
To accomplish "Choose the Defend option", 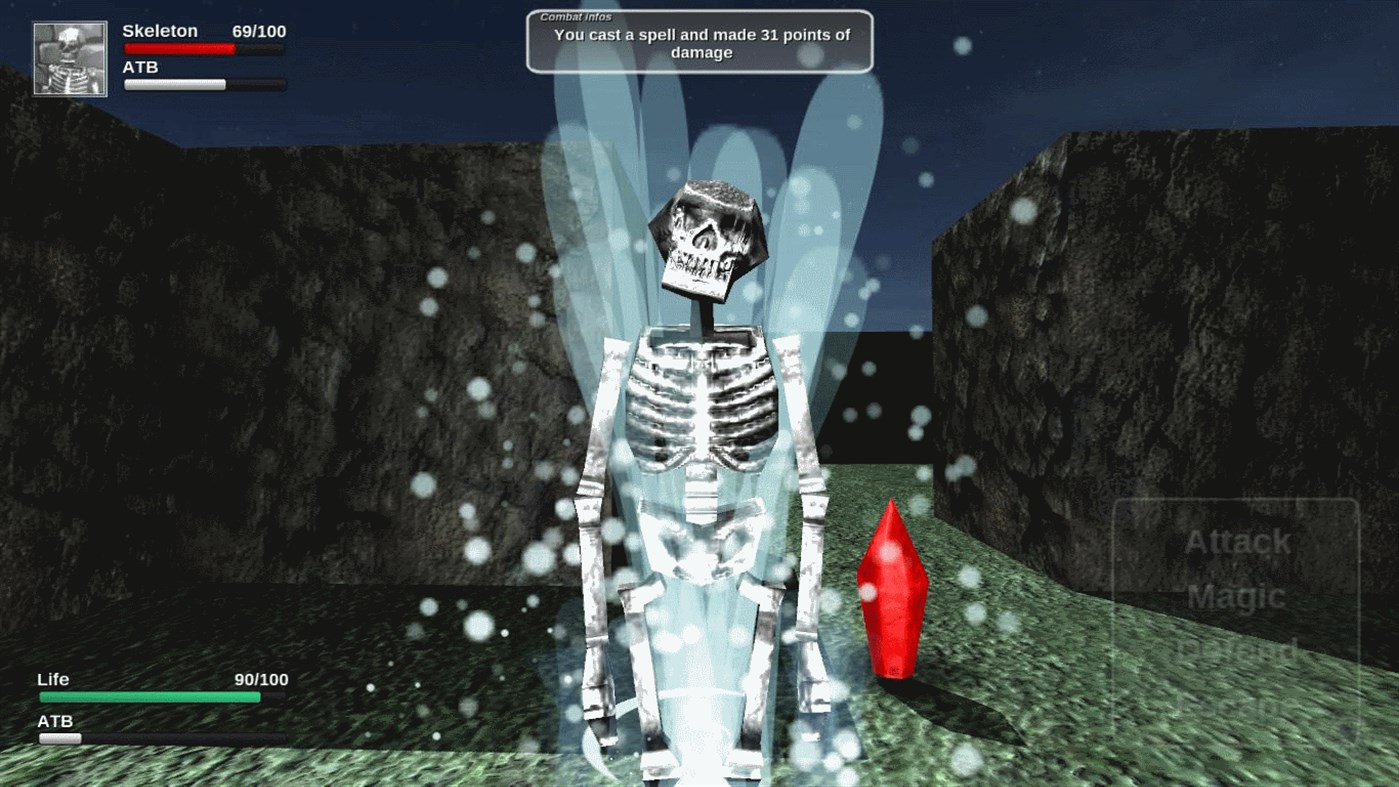I will click(1237, 652).
